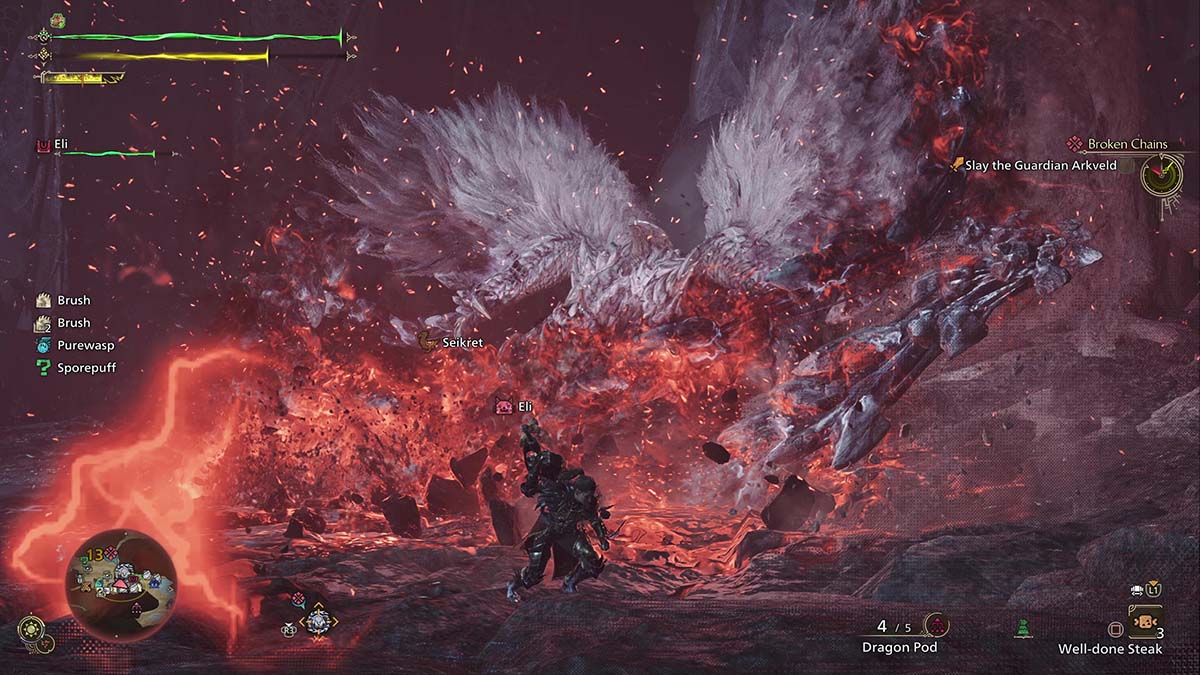
Task: Click the green tree icon near the item bar
Action: (x=1022, y=628)
